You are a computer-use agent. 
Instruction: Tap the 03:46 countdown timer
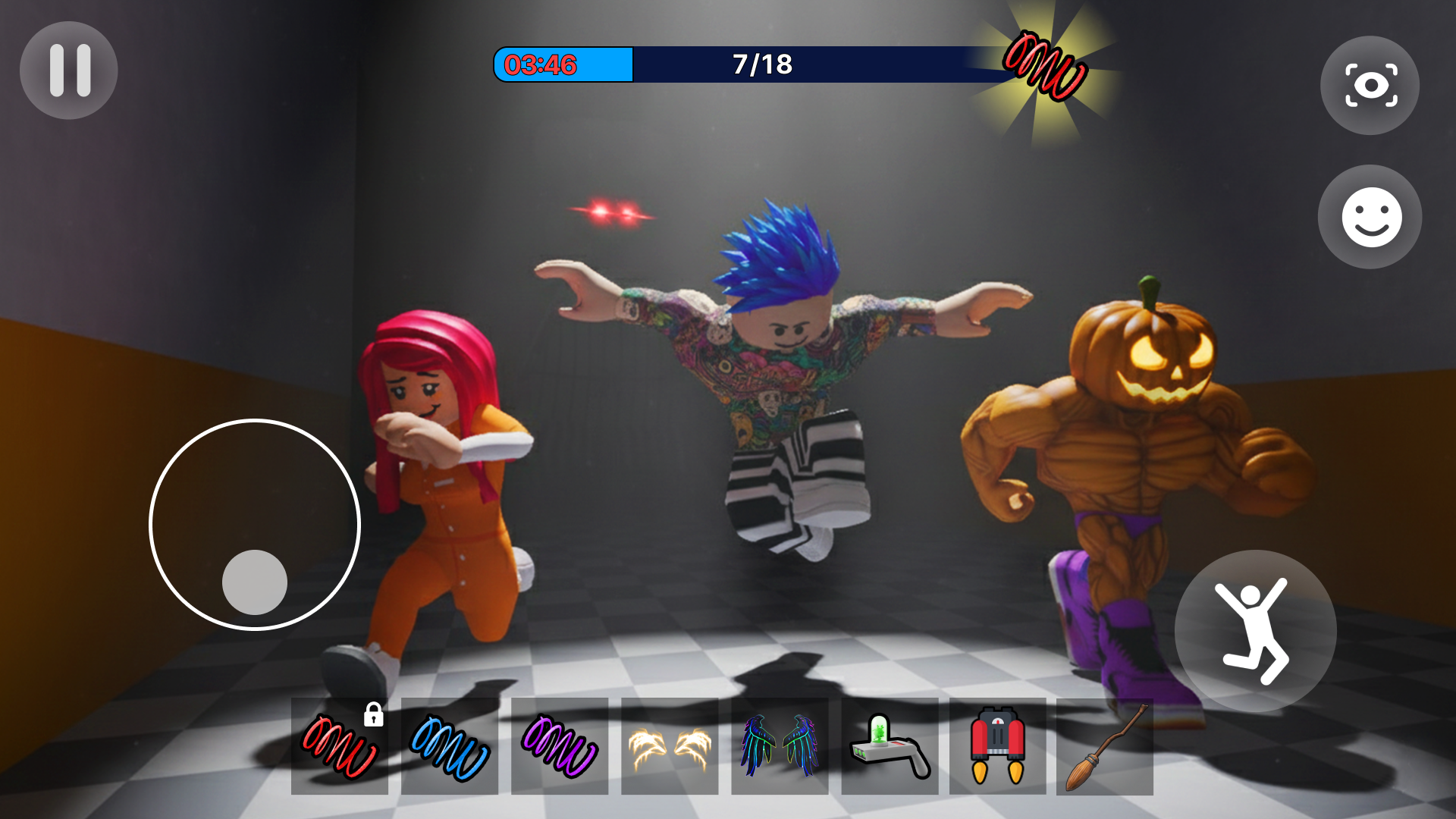tap(542, 65)
